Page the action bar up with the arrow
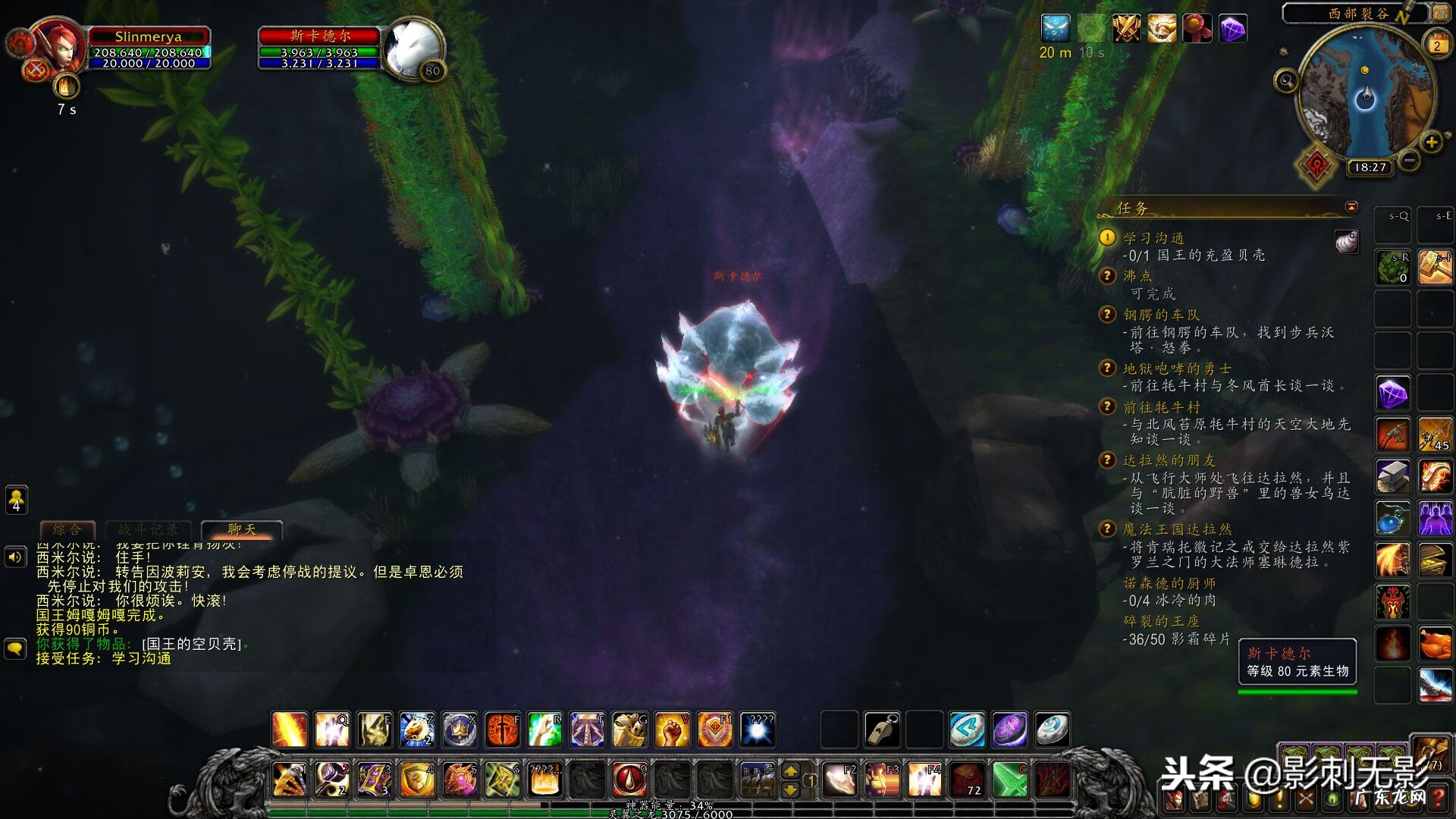Image resolution: width=1456 pixels, height=819 pixels. pos(790,771)
